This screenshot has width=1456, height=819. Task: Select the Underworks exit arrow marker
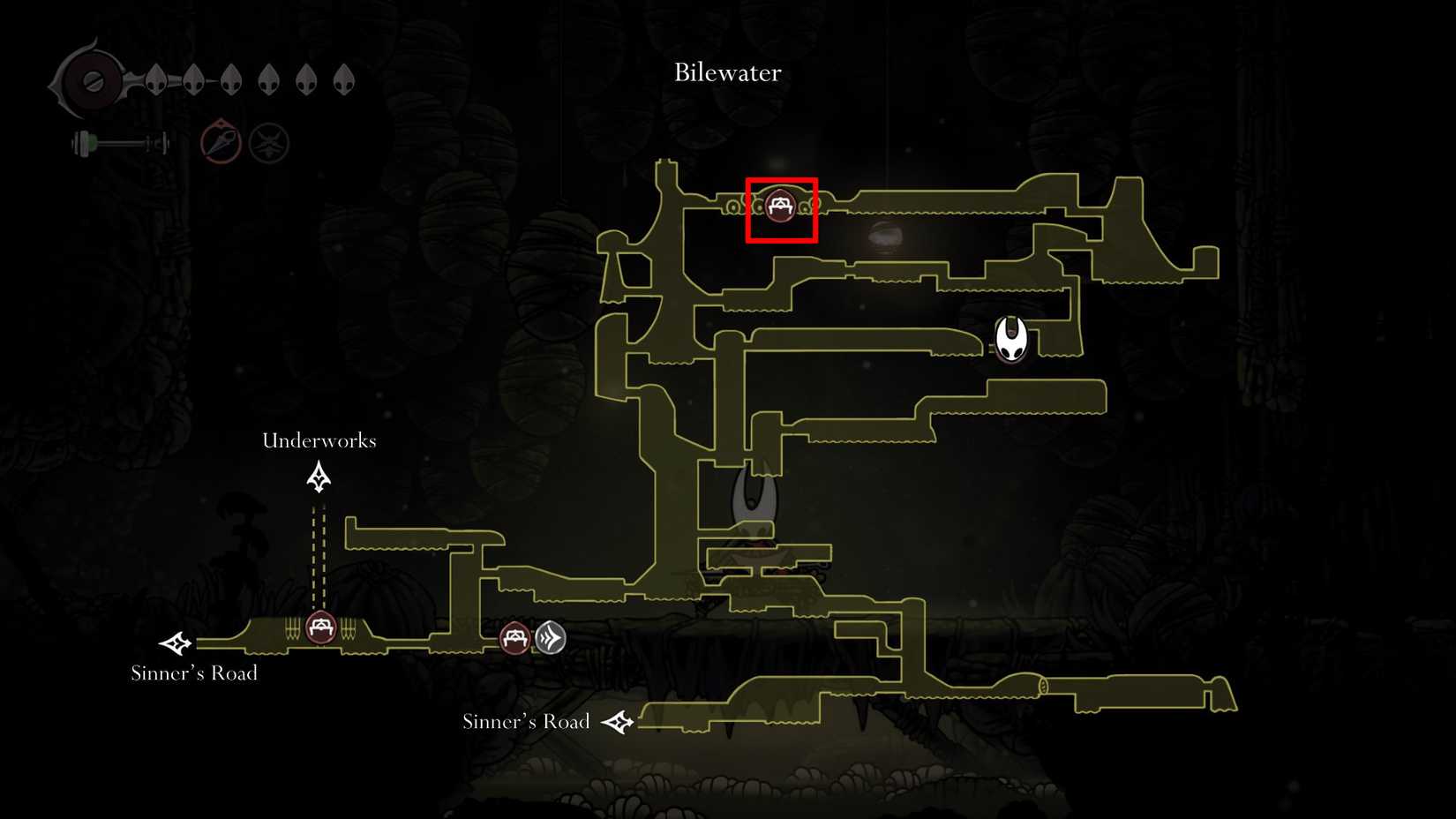[x=318, y=477]
